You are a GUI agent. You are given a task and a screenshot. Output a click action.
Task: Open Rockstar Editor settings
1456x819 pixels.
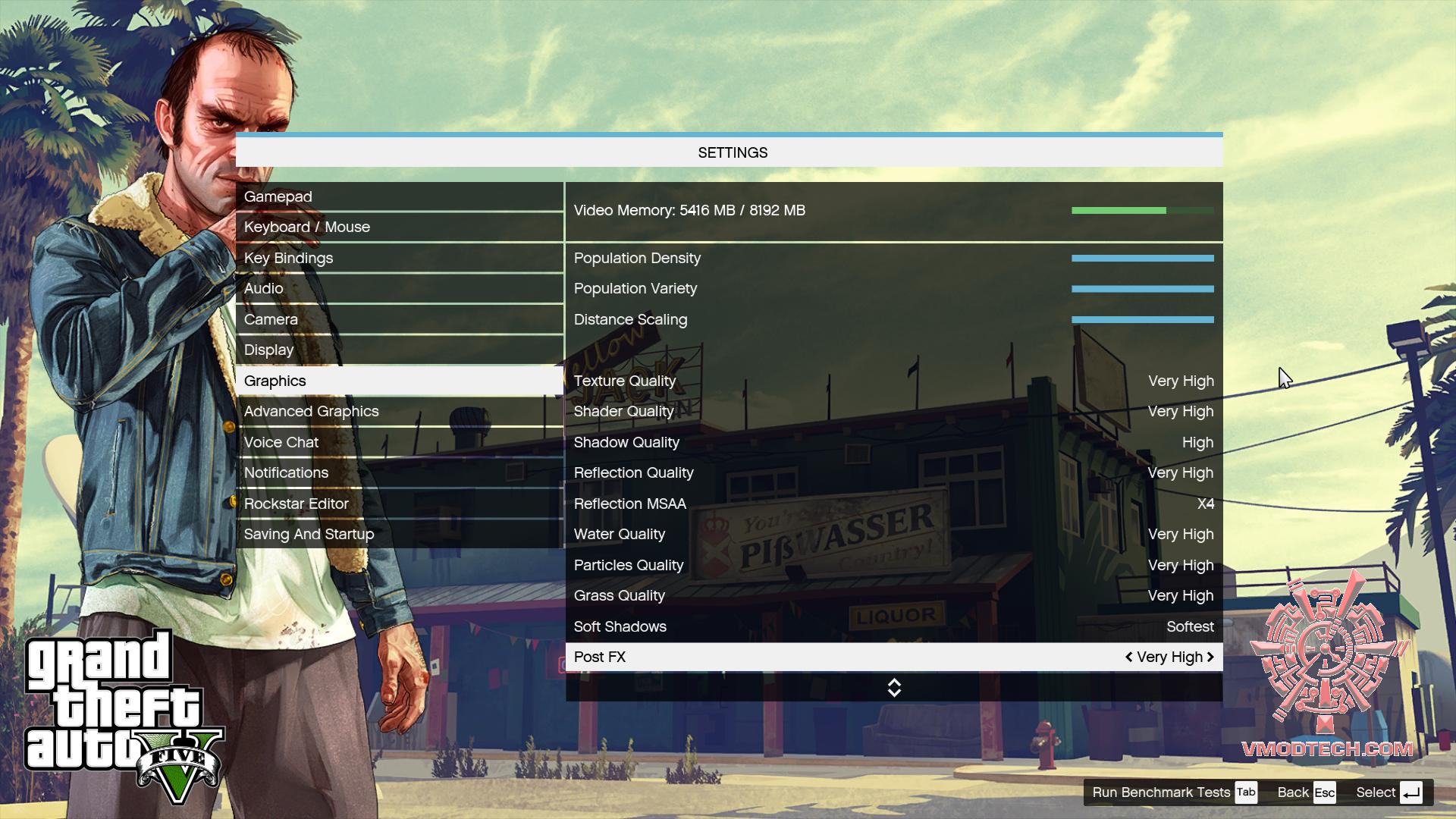[x=399, y=504]
